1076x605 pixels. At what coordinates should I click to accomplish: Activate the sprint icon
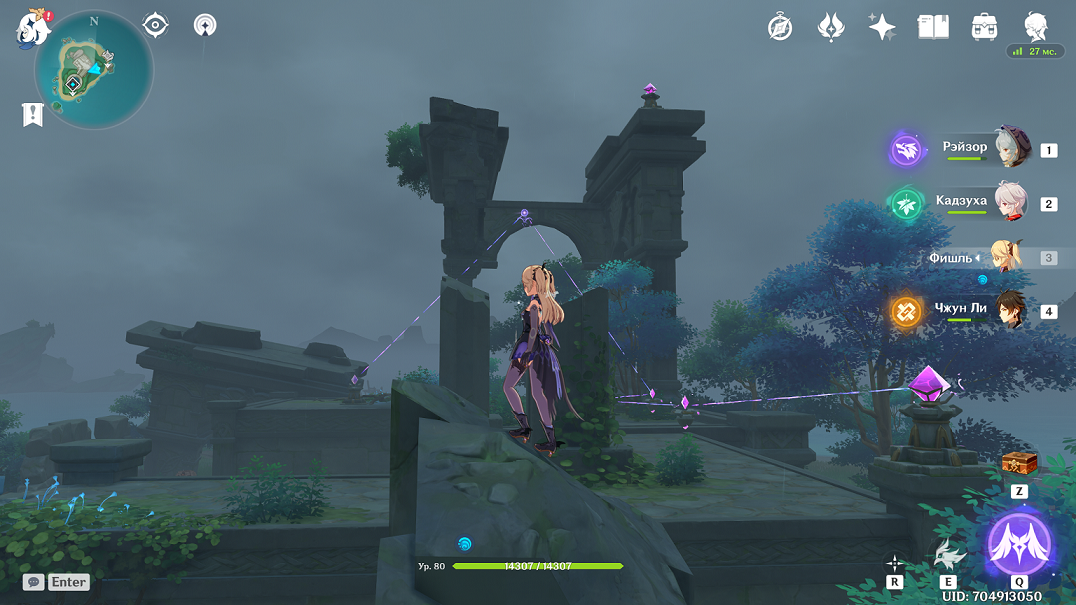point(895,563)
